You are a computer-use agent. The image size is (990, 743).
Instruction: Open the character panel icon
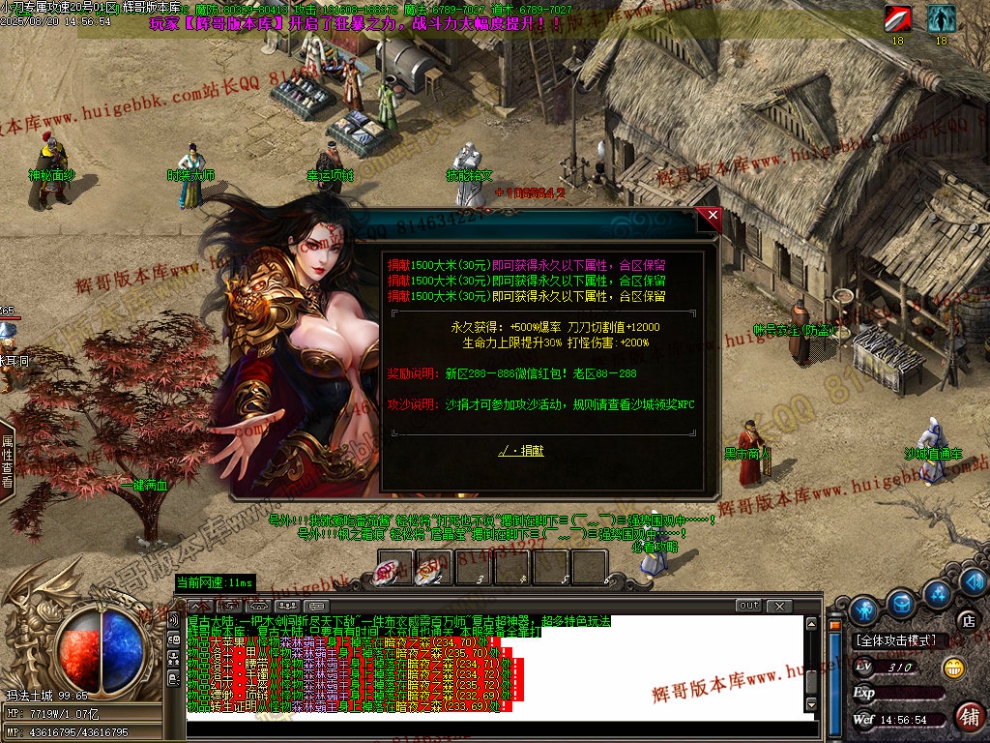864,608
